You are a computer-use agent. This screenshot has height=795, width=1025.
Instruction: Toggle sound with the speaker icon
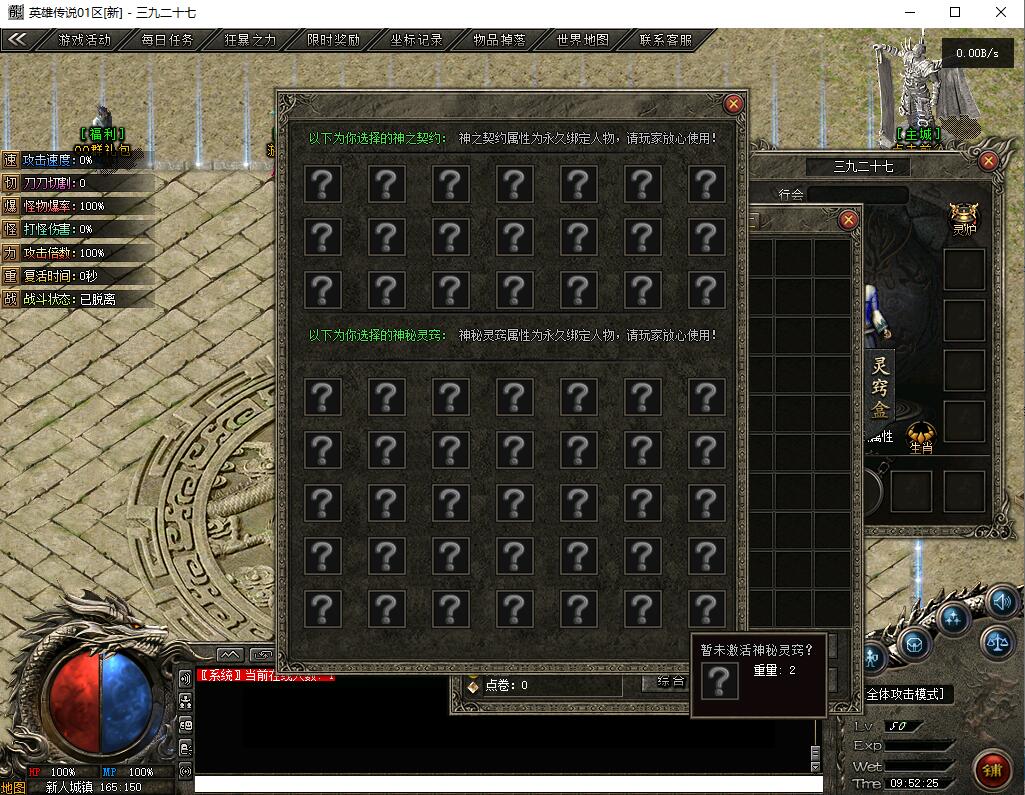point(1001,602)
